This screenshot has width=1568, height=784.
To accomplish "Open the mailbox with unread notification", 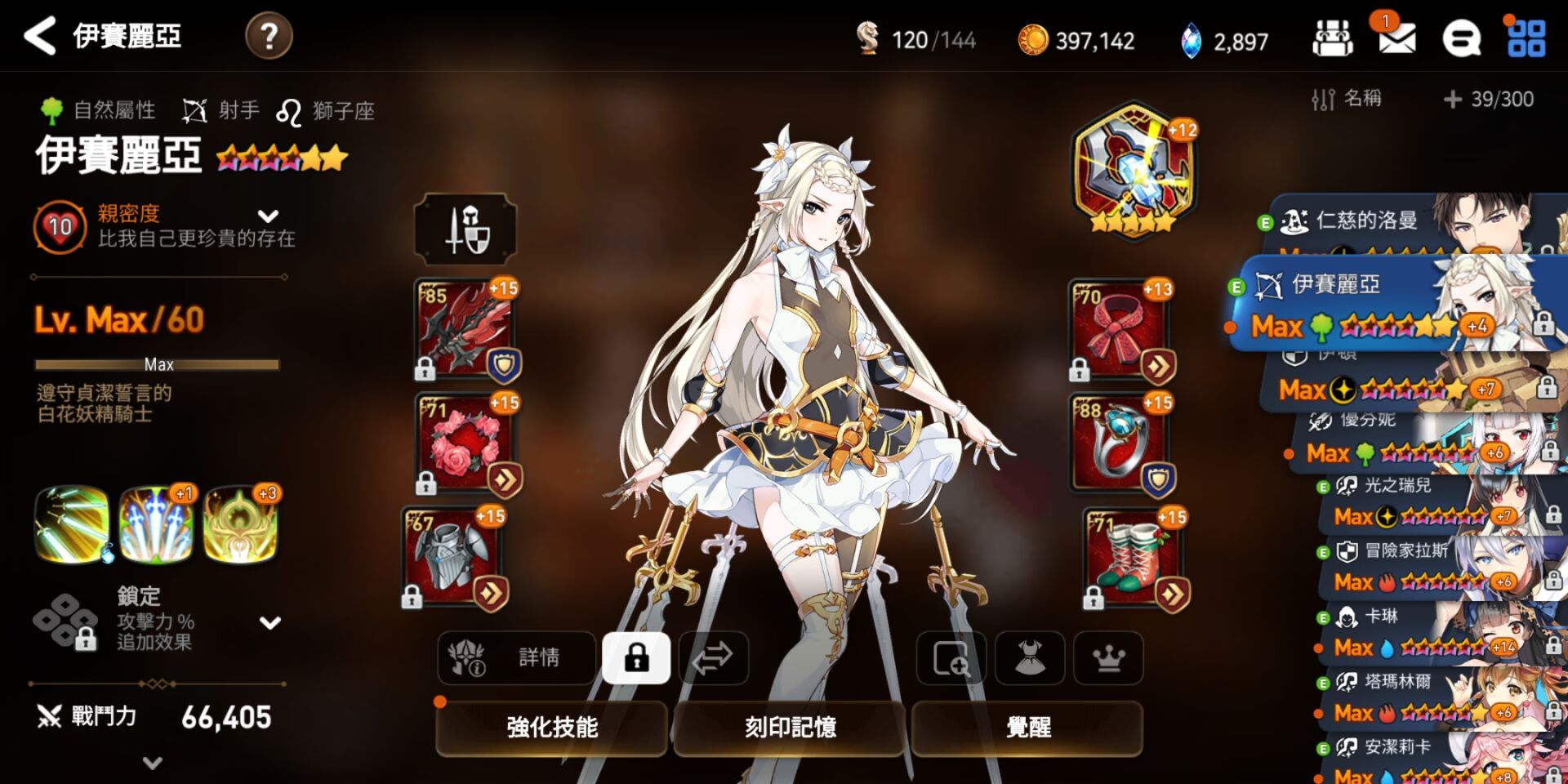I will point(1396,38).
